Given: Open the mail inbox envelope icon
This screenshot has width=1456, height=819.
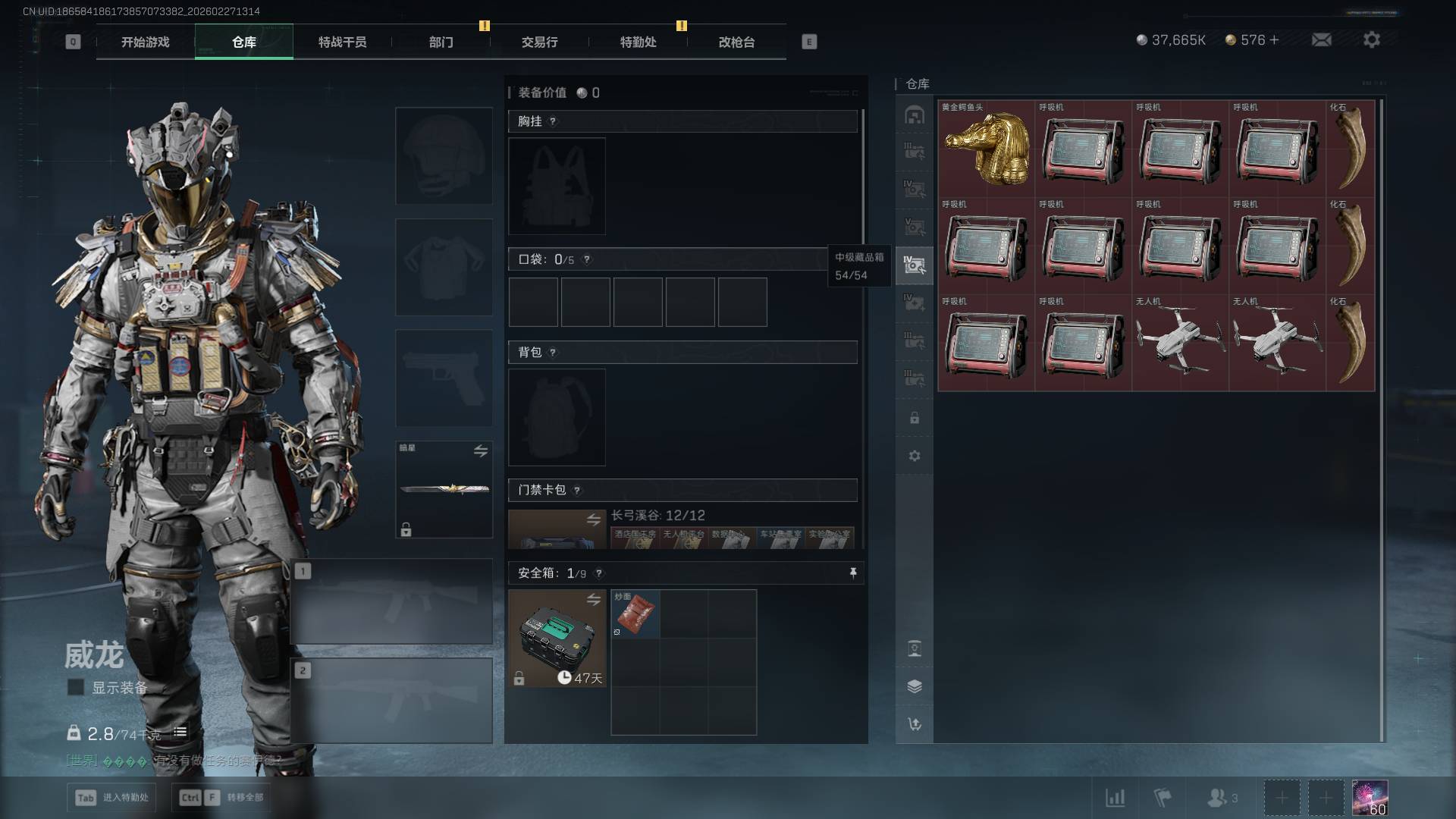Looking at the screenshot, I should click(1321, 39).
